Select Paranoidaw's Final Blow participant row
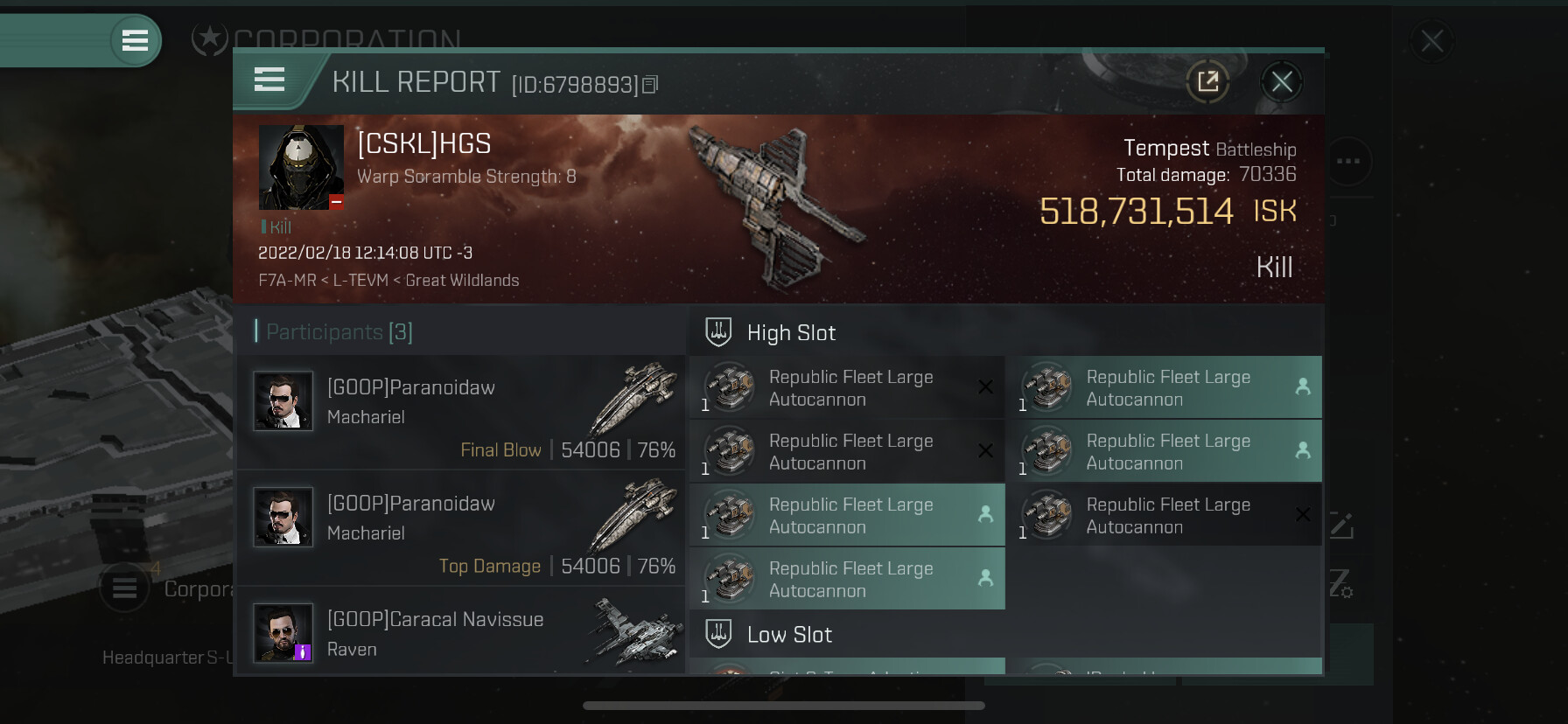1568x724 pixels. pos(461,412)
